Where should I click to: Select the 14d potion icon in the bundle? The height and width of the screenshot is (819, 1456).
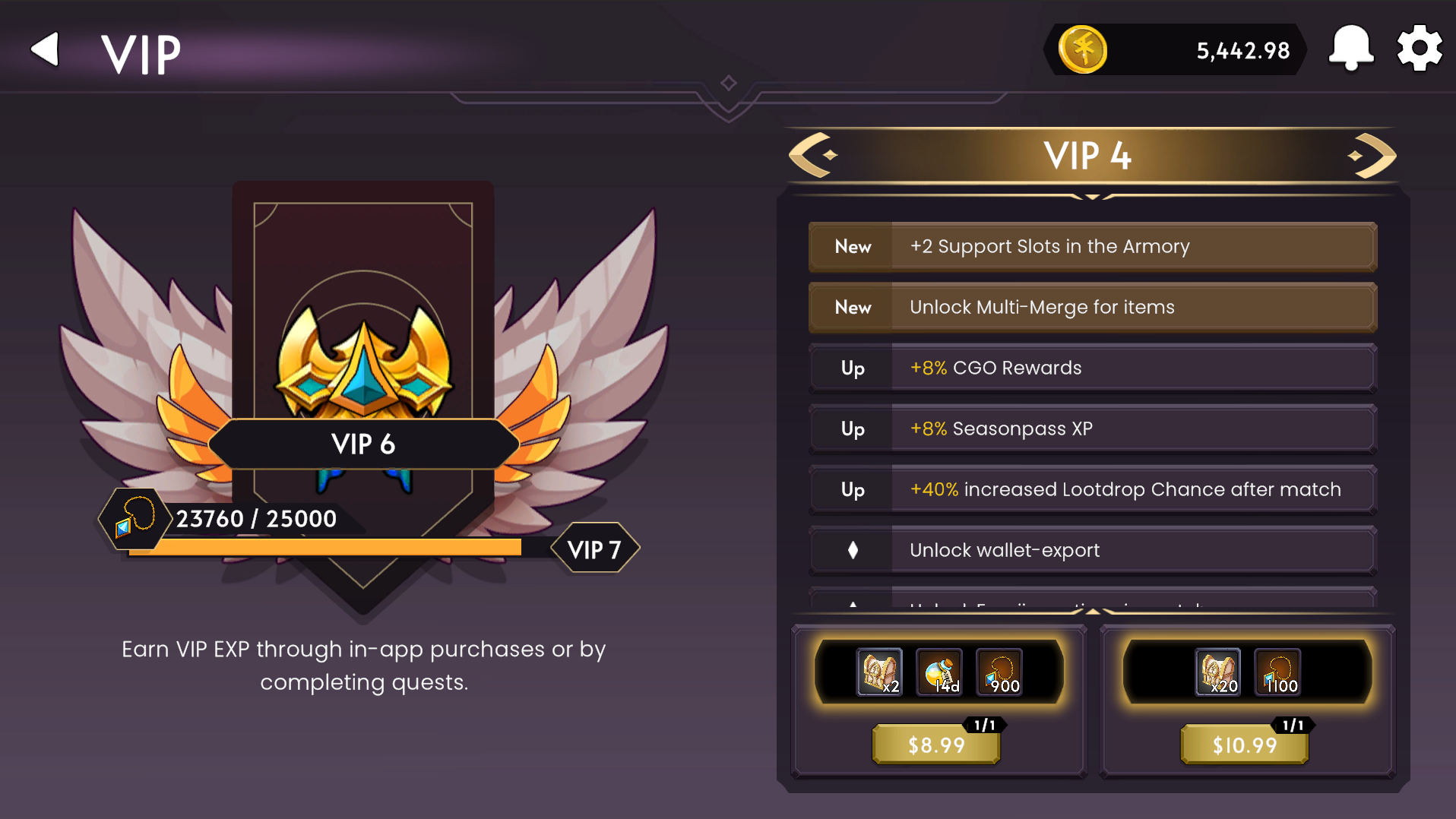point(939,672)
